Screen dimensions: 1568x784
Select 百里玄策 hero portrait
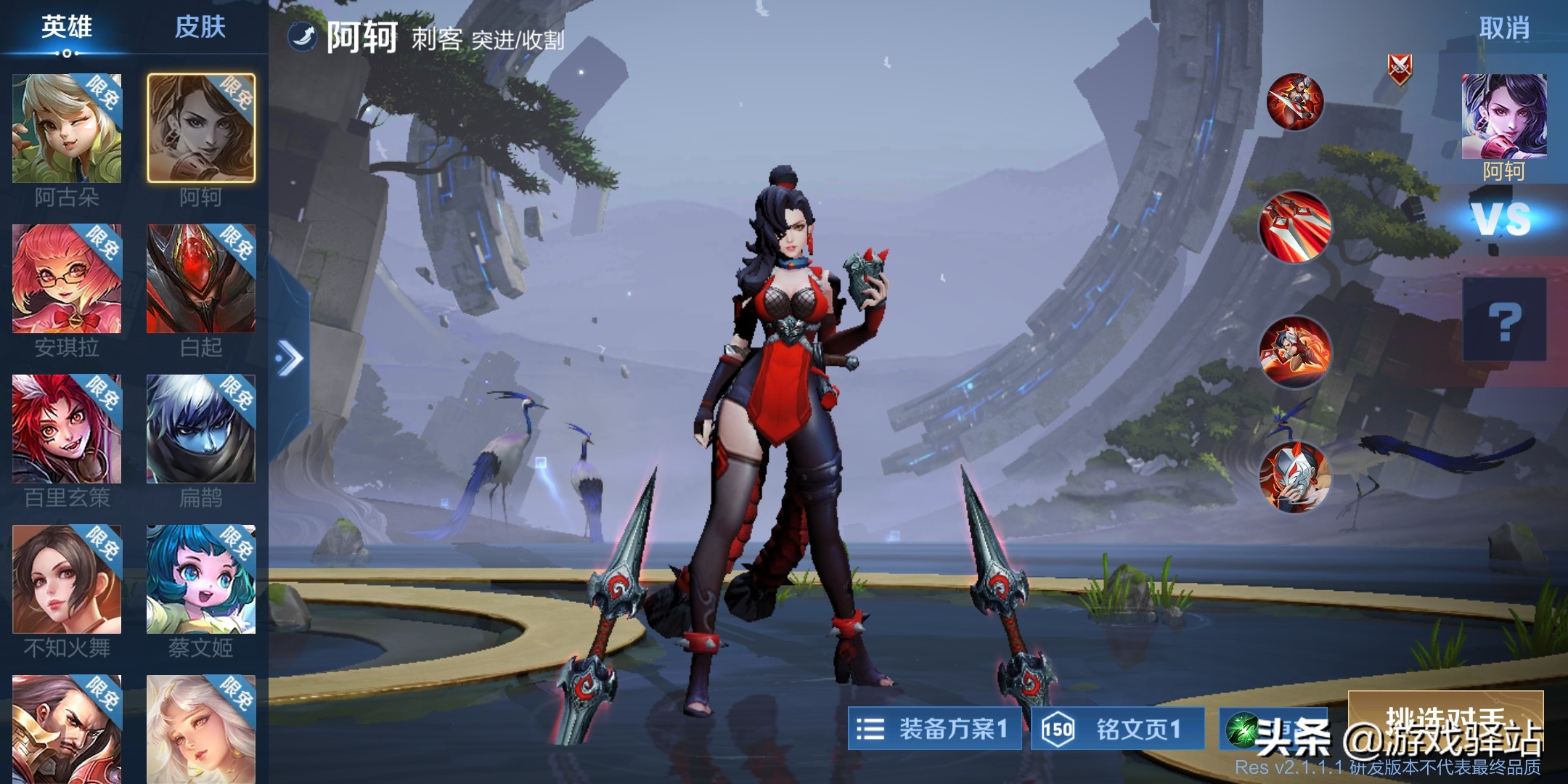(67, 430)
